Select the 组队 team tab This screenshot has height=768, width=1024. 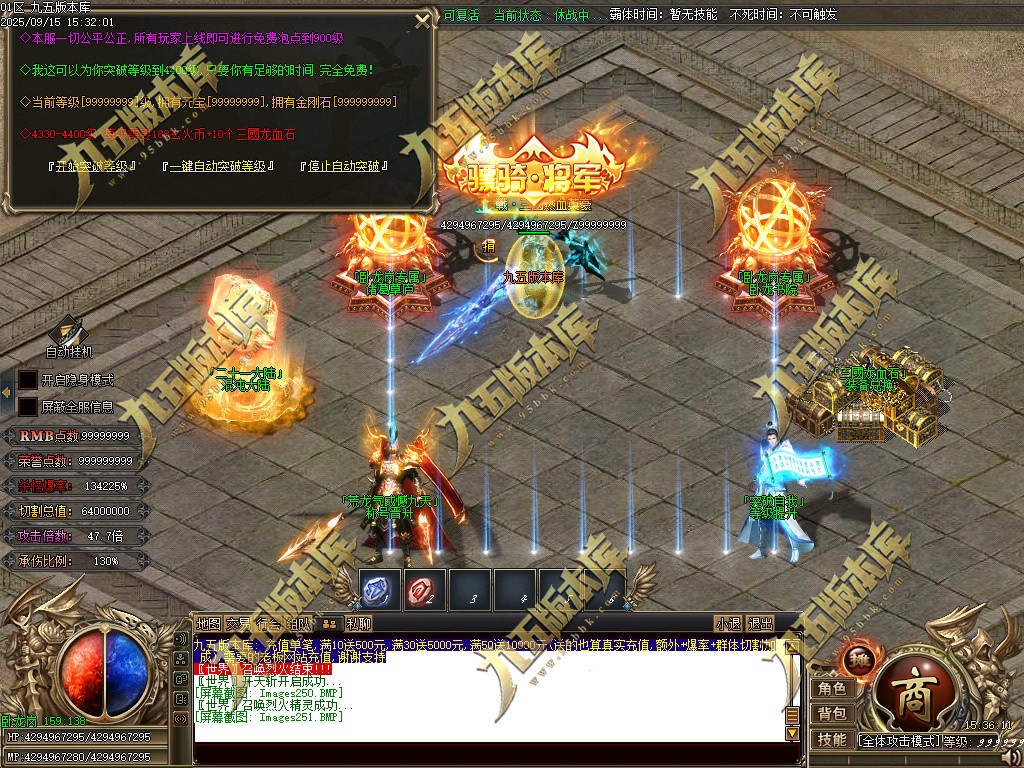(298, 623)
